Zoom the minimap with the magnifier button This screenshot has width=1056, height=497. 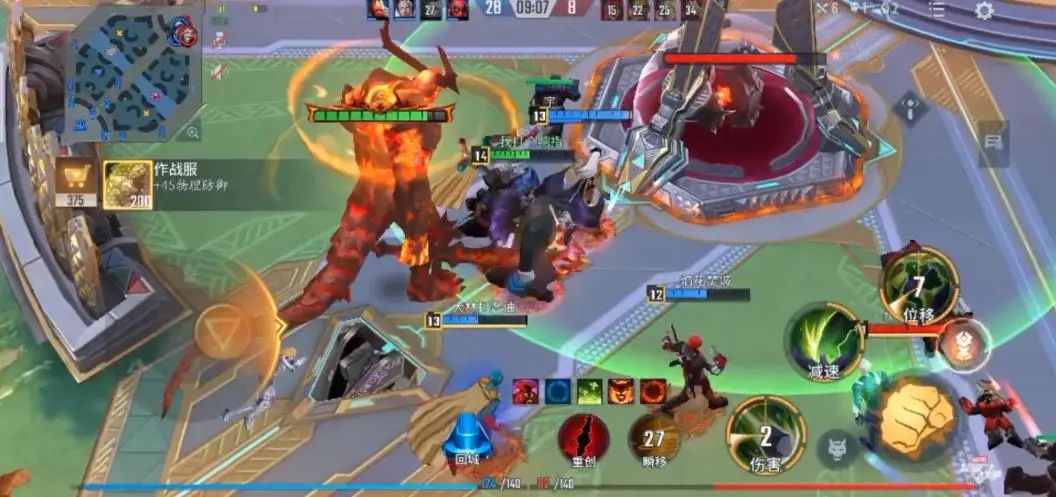click(192, 132)
